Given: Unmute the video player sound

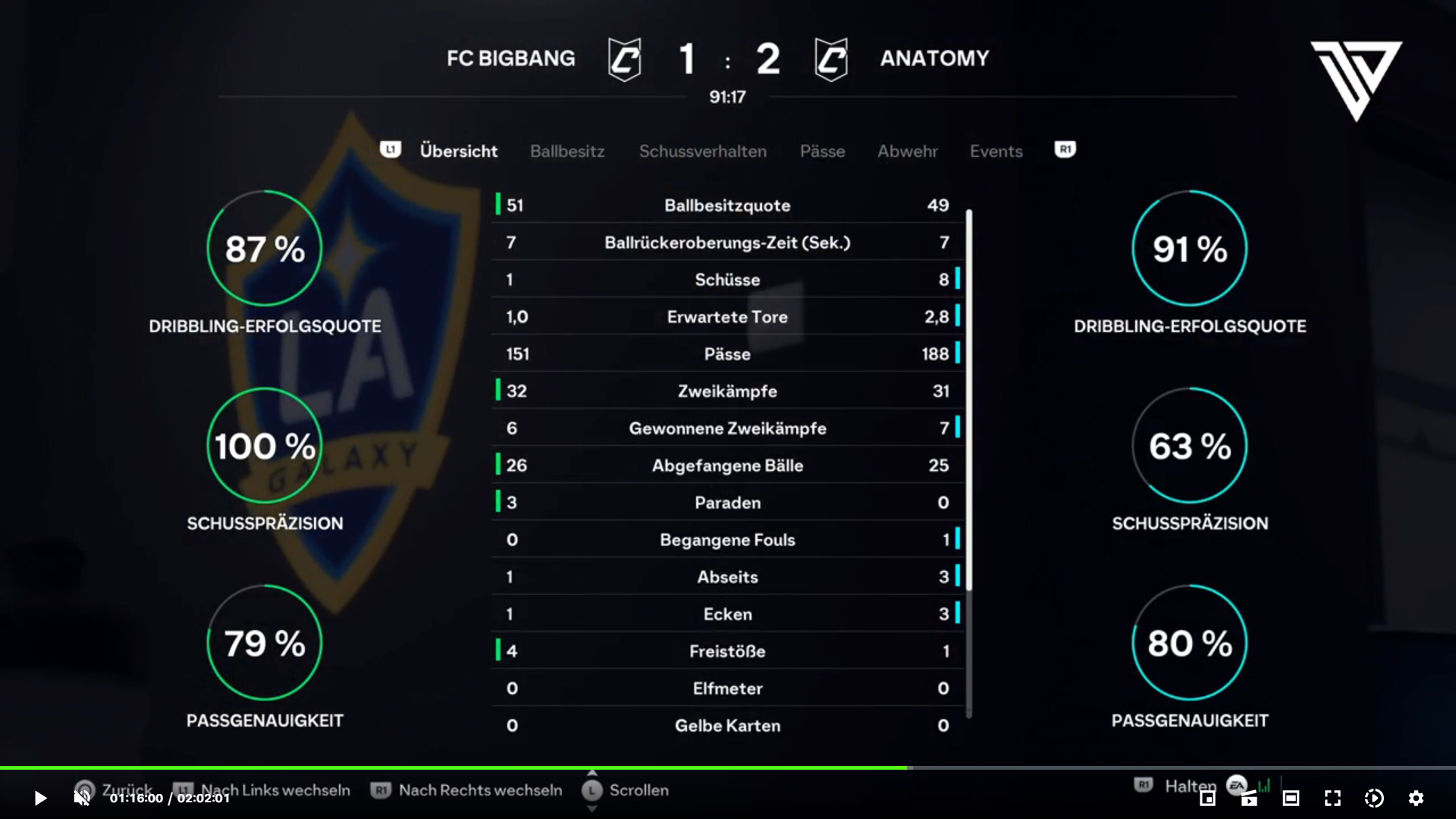Looking at the screenshot, I should [x=82, y=798].
